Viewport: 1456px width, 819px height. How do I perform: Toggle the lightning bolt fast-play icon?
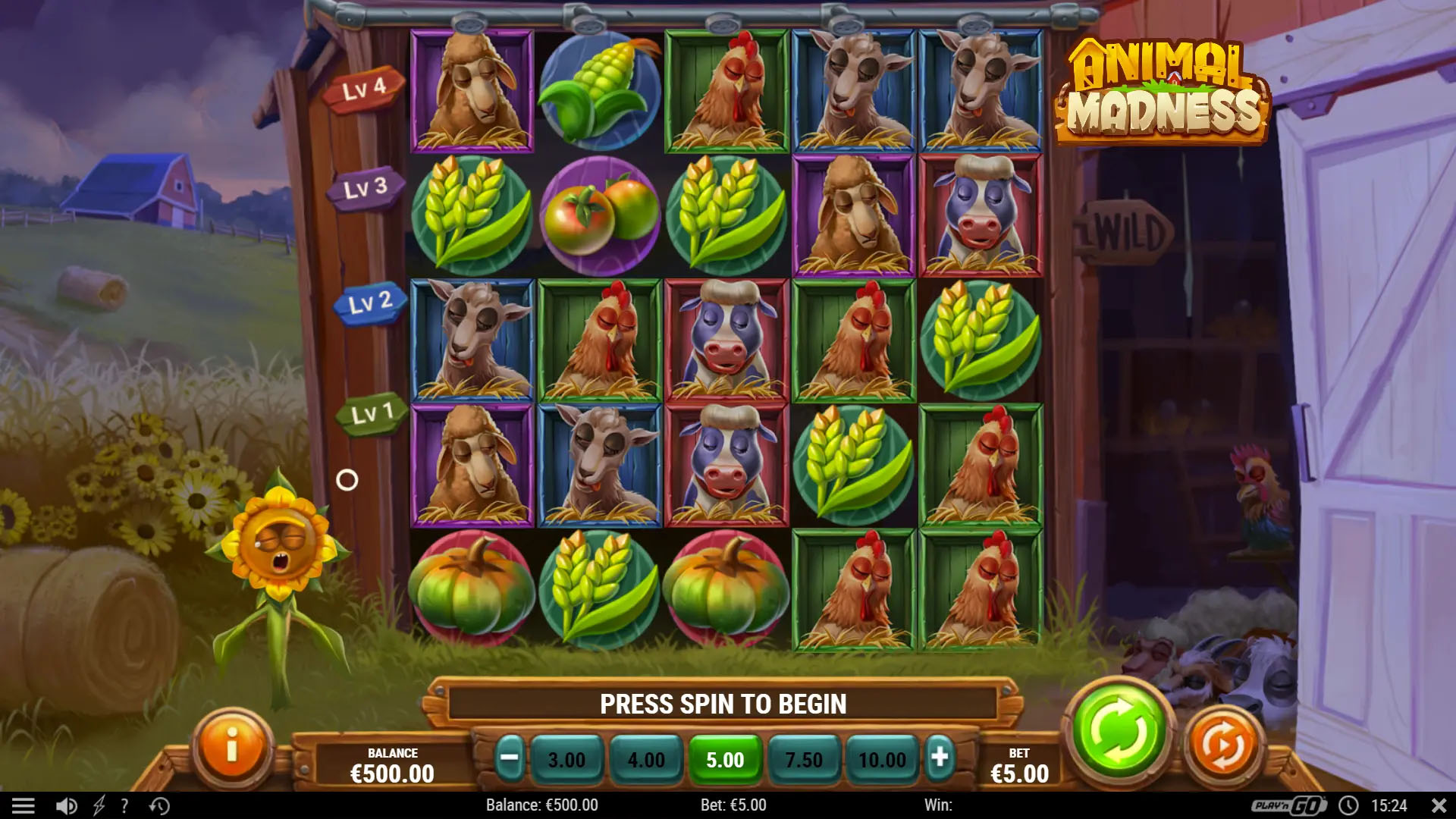point(99,805)
